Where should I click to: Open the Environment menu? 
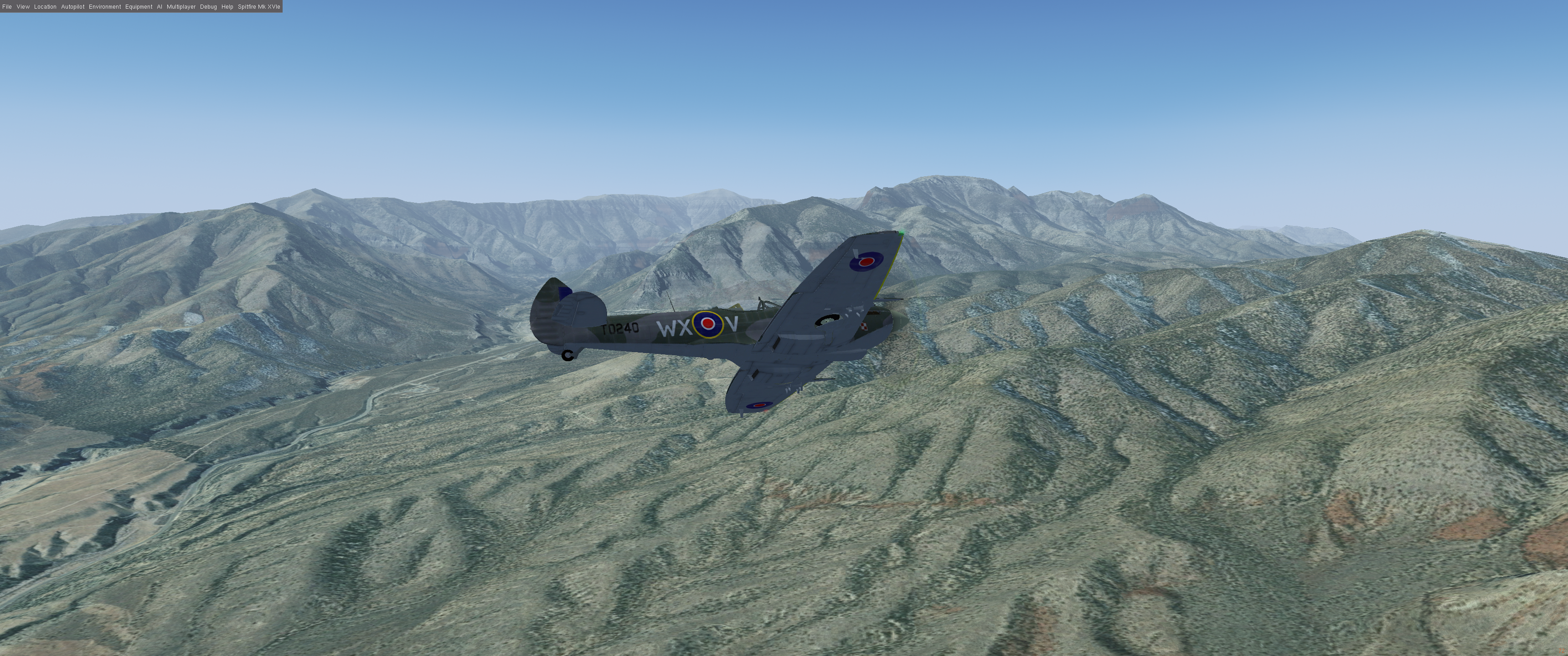click(x=105, y=7)
